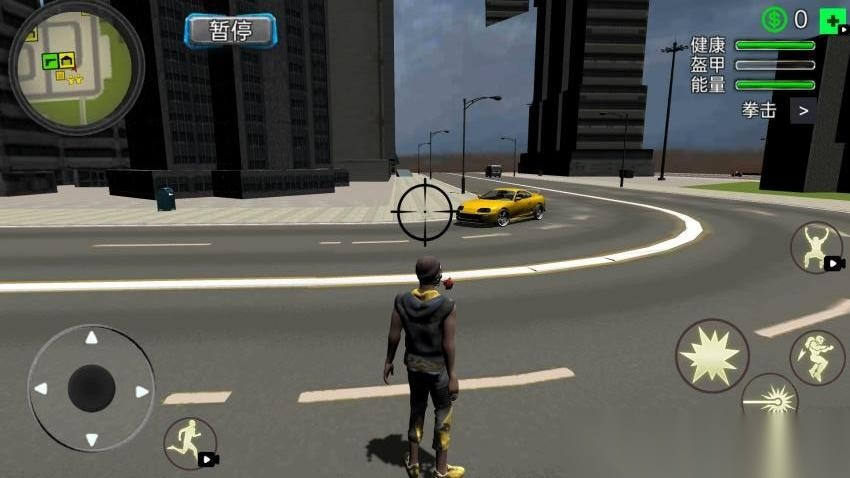This screenshot has width=850, height=478.
Task: Fire the energy beam ability
Action: [771, 398]
